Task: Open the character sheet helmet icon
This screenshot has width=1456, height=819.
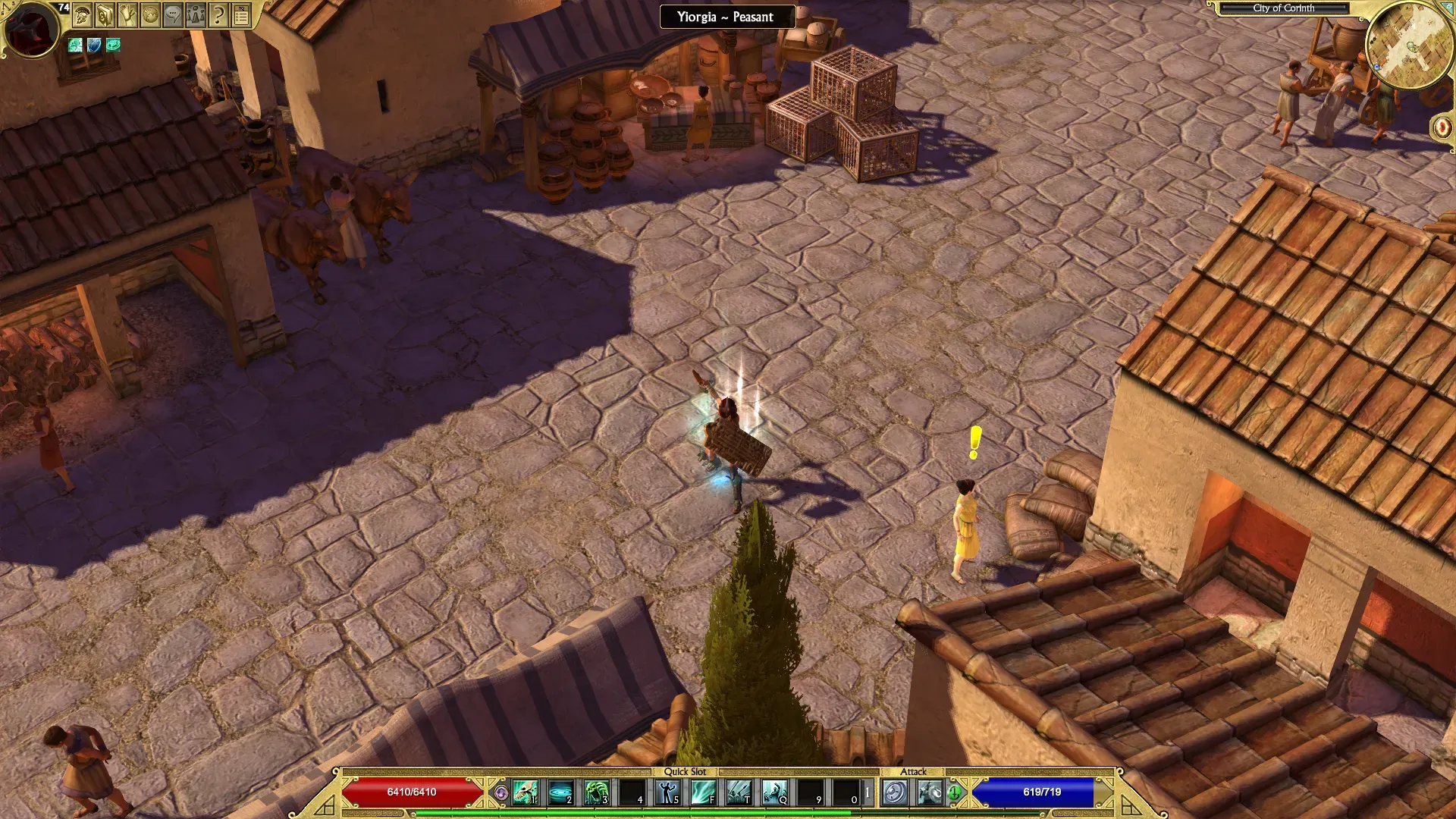Action: pos(82,14)
